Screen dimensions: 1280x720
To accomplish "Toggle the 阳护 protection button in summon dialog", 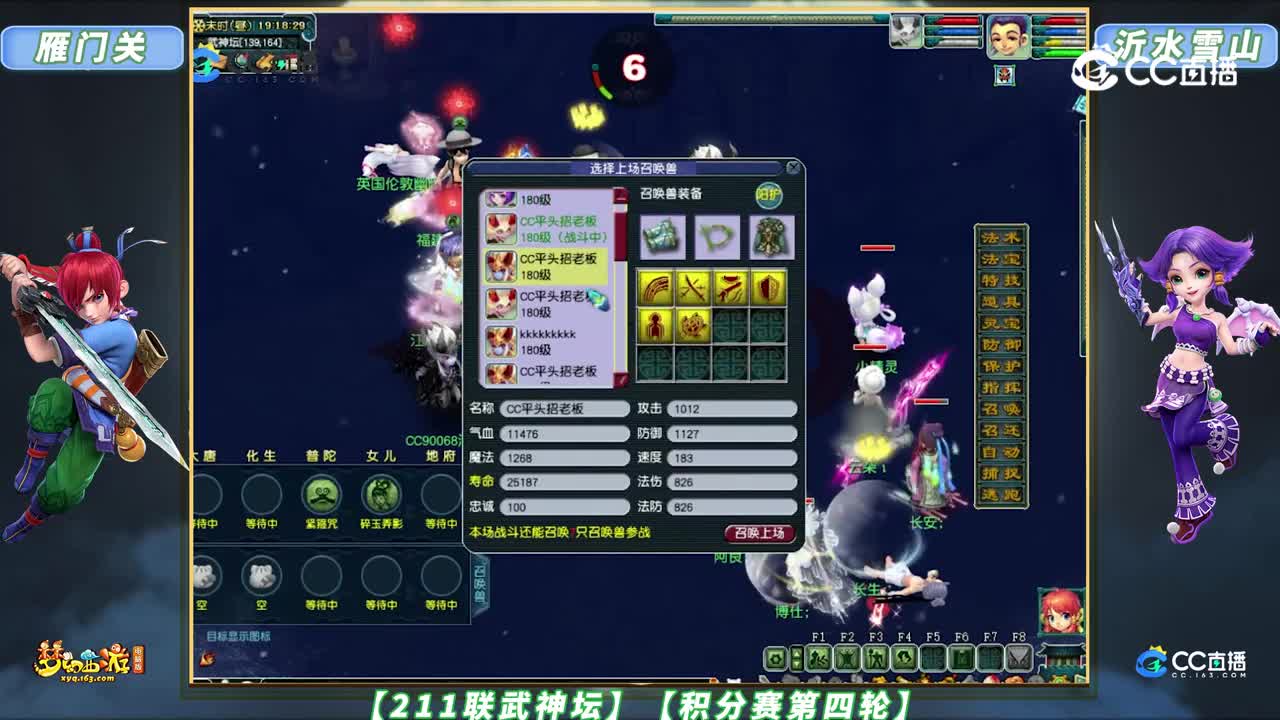I will pos(769,193).
